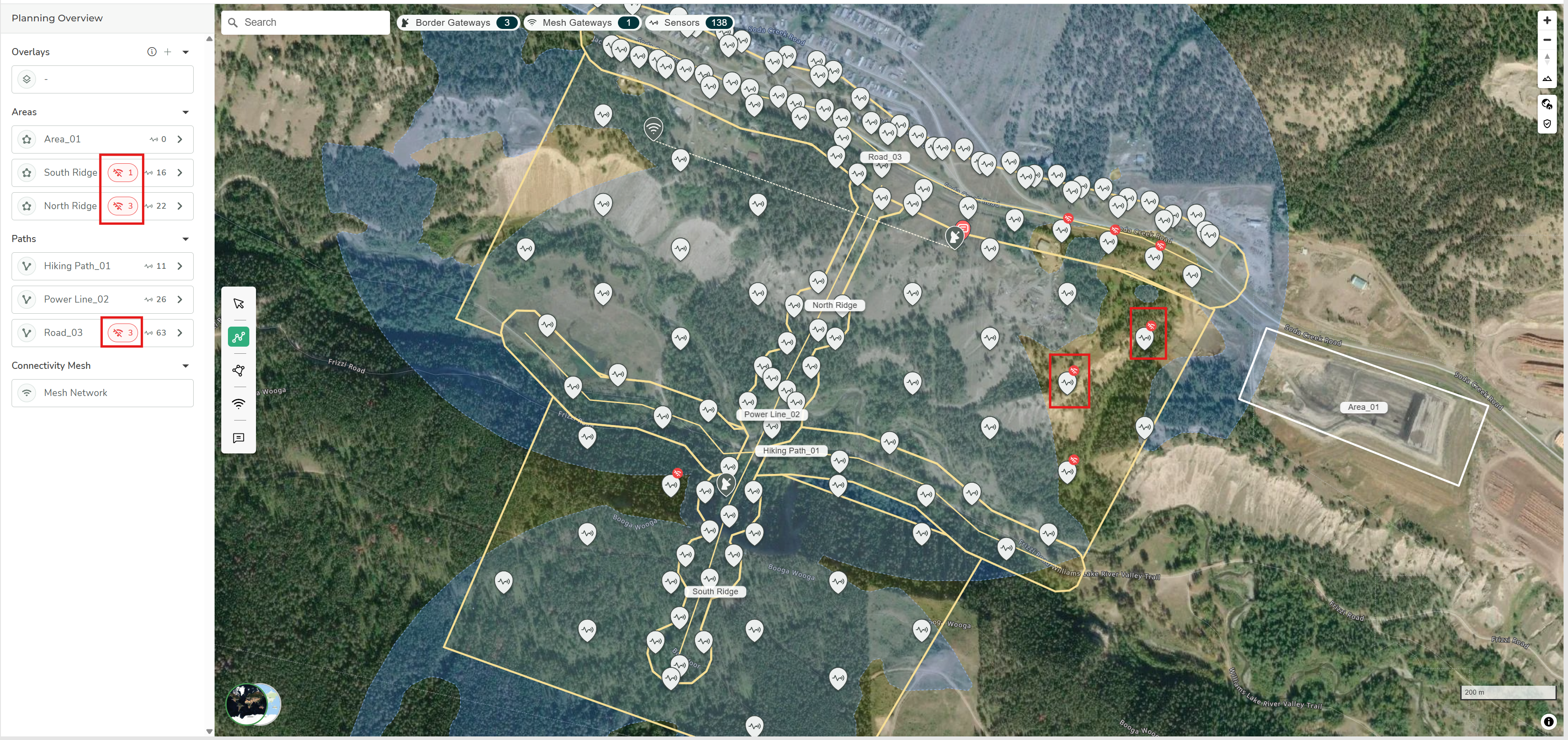Select the Border Gateways filter chip

(x=459, y=23)
